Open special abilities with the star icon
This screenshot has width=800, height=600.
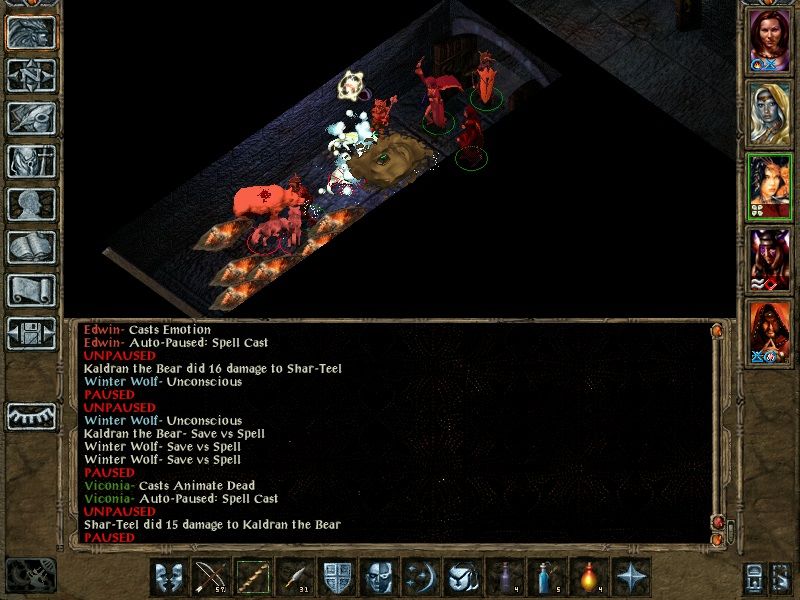(x=630, y=578)
